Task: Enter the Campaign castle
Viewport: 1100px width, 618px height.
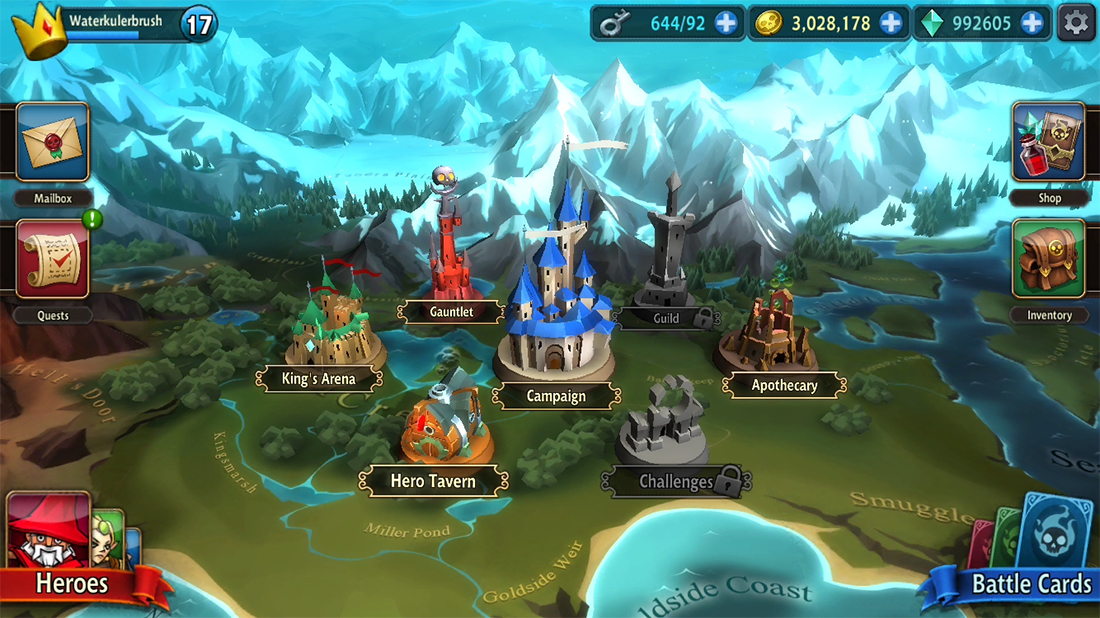Action: coord(556,300)
